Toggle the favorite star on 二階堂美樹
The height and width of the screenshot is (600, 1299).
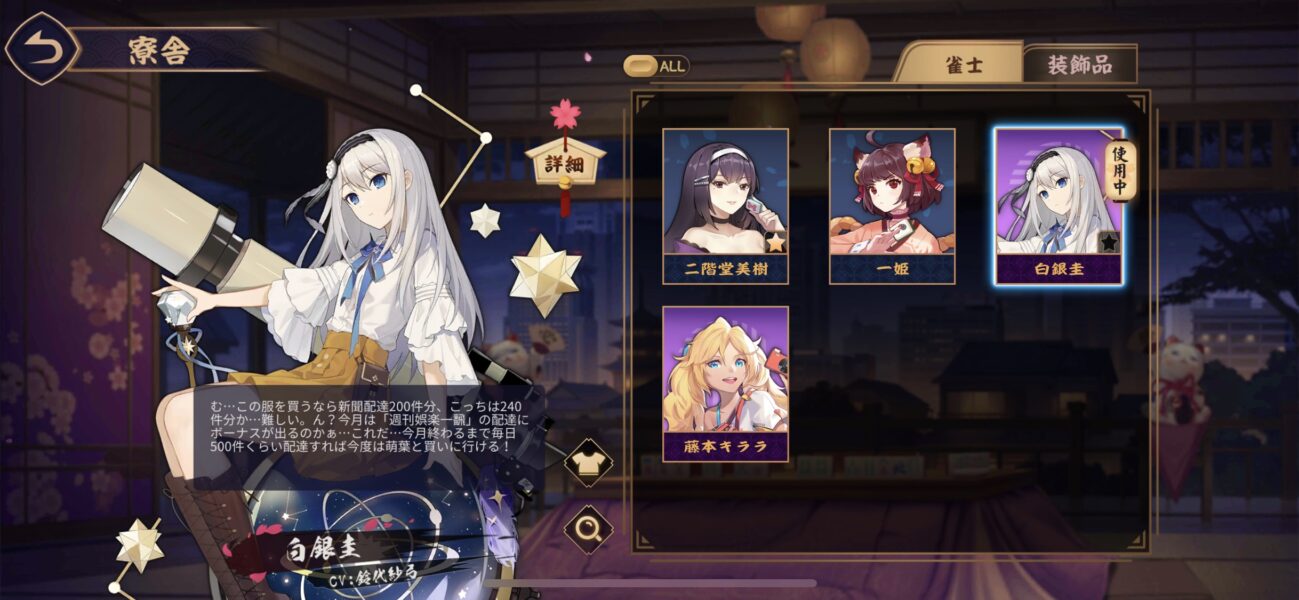pyautogui.click(x=775, y=241)
